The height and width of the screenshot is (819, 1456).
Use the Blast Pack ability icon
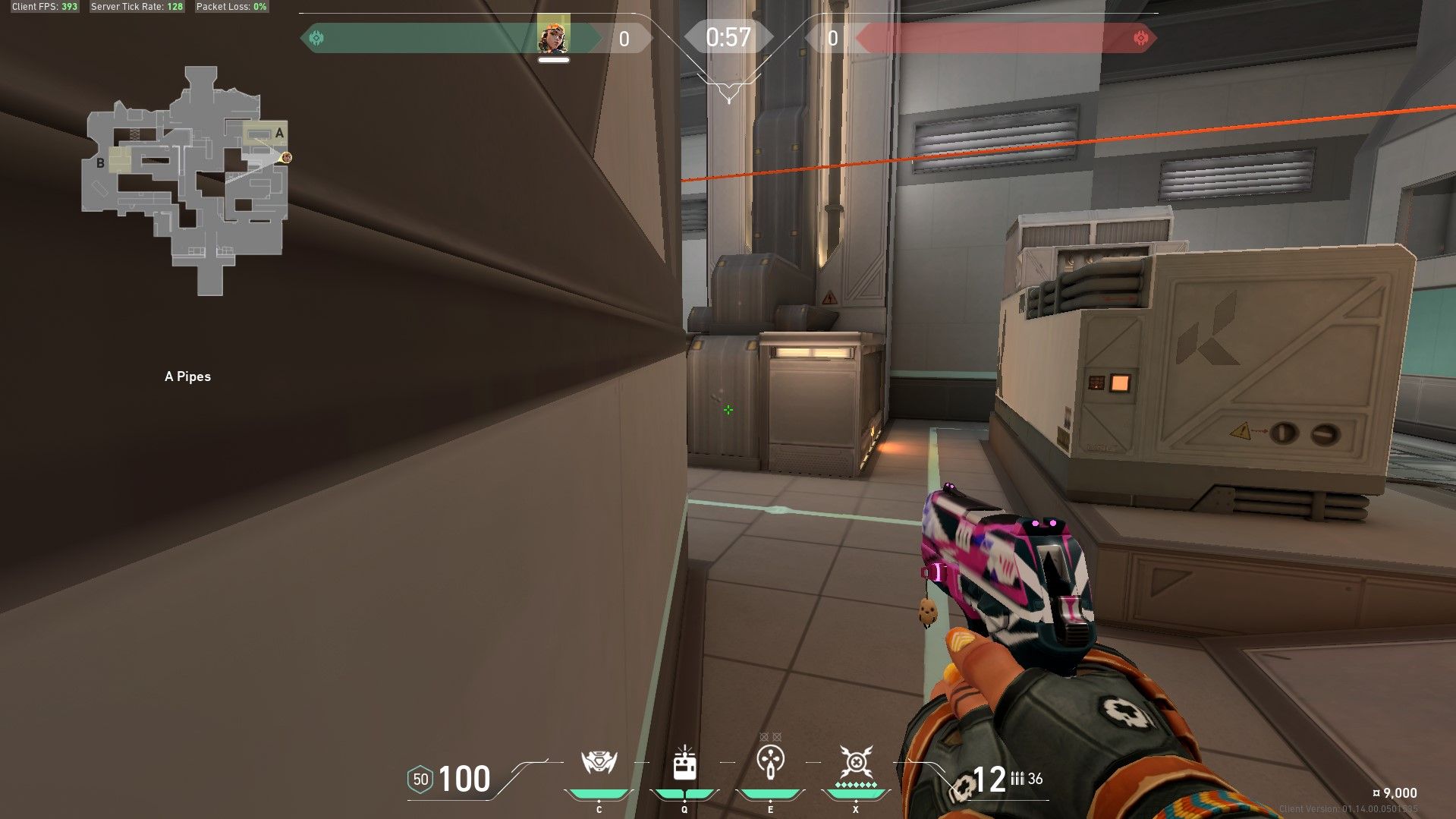click(684, 764)
